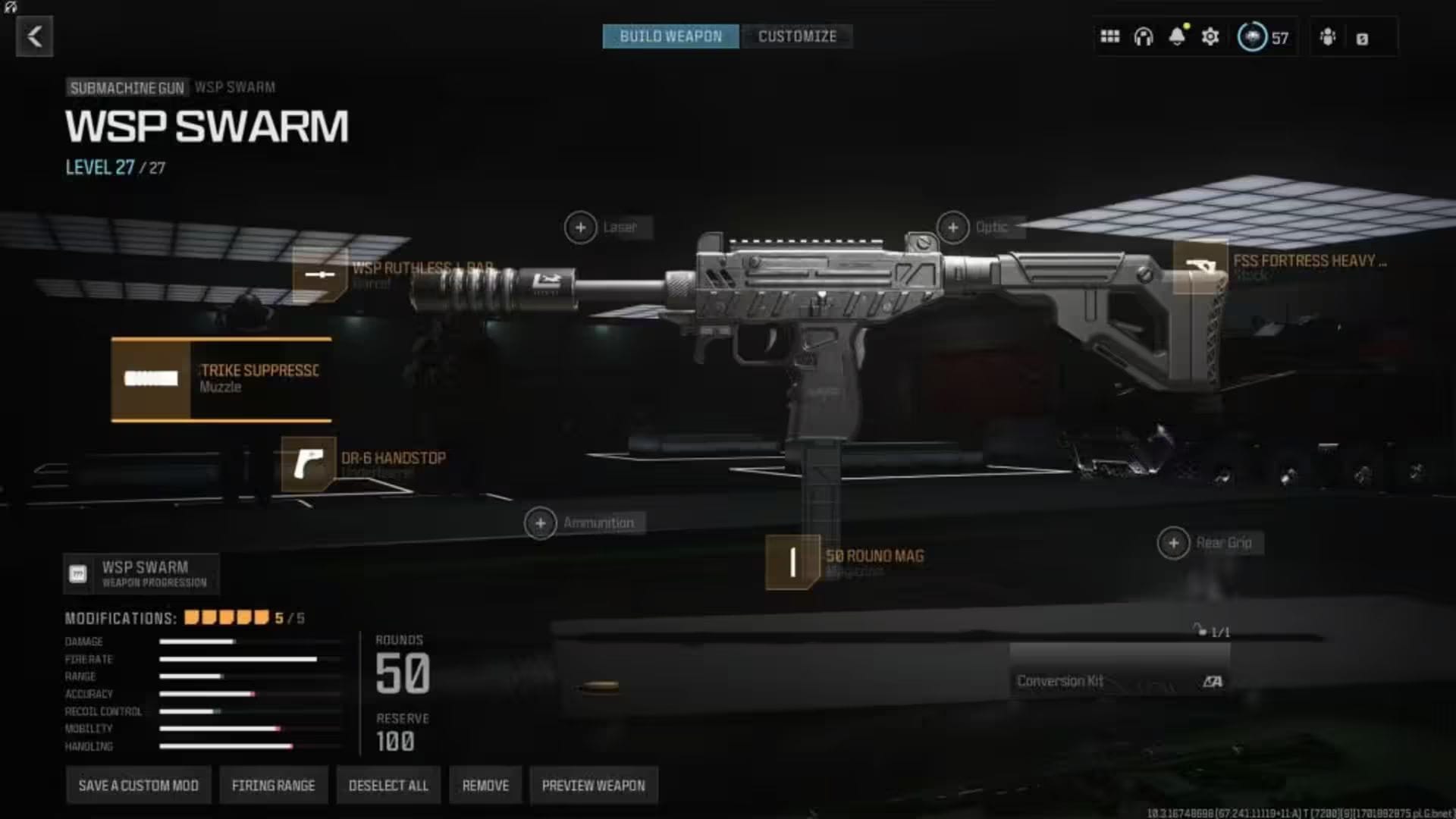
Task: Click the headset audio icon
Action: (1144, 36)
